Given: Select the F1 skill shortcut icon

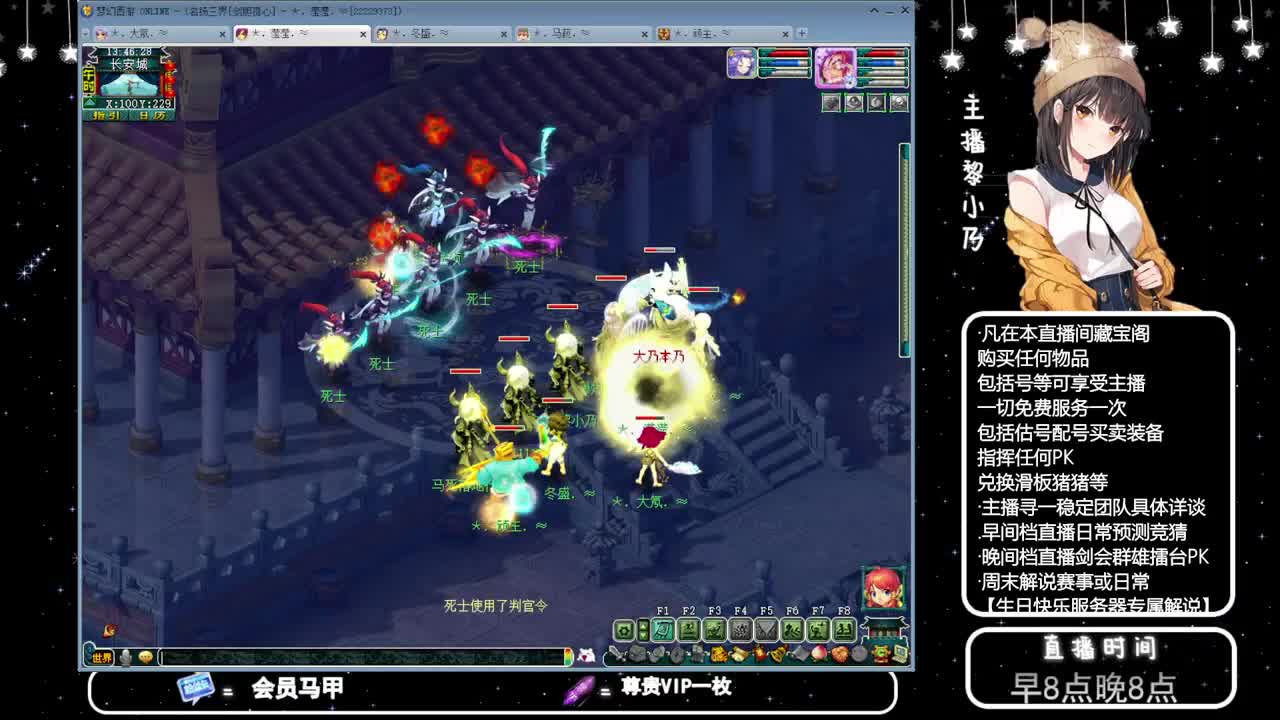Looking at the screenshot, I should coord(662,630).
